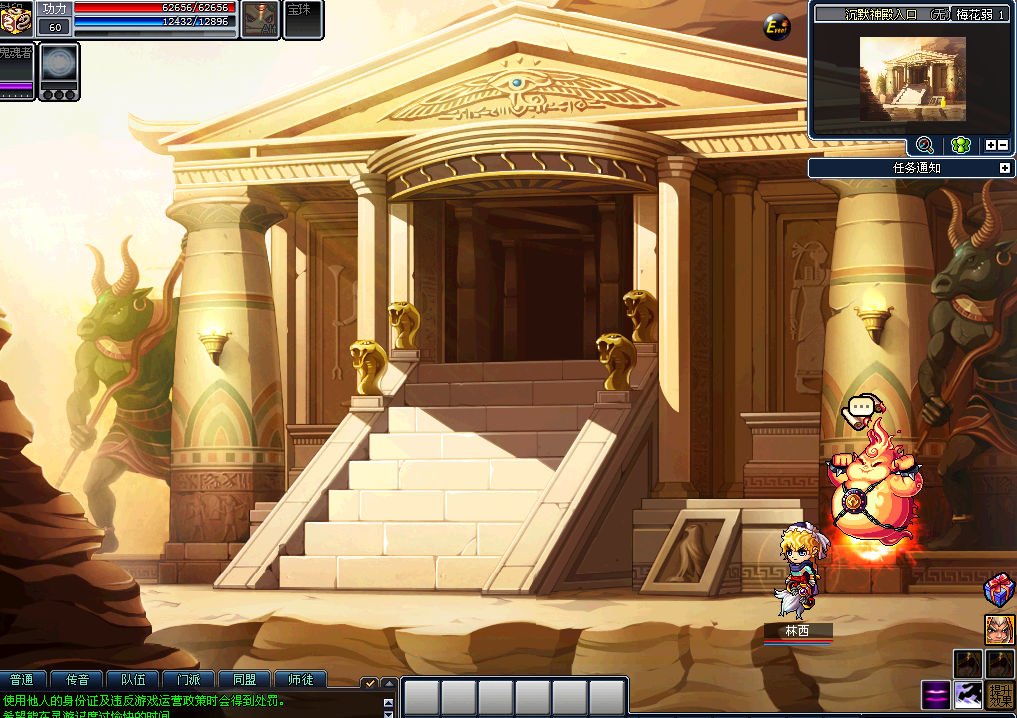The width and height of the screenshot is (1017, 718).
Task: Shrink the minimap with the minus button
Action: tap(1003, 145)
